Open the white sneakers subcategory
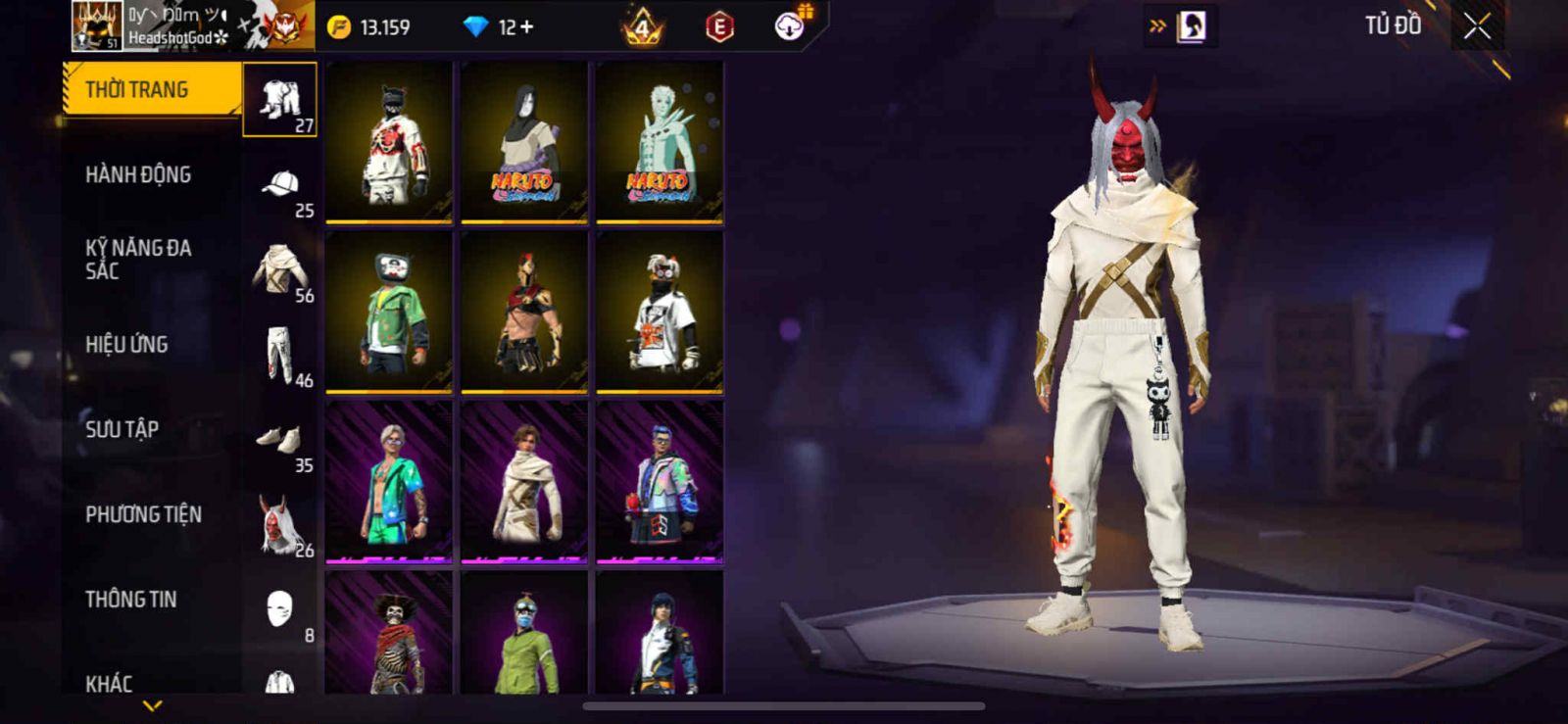The image size is (1568, 724). (280, 441)
